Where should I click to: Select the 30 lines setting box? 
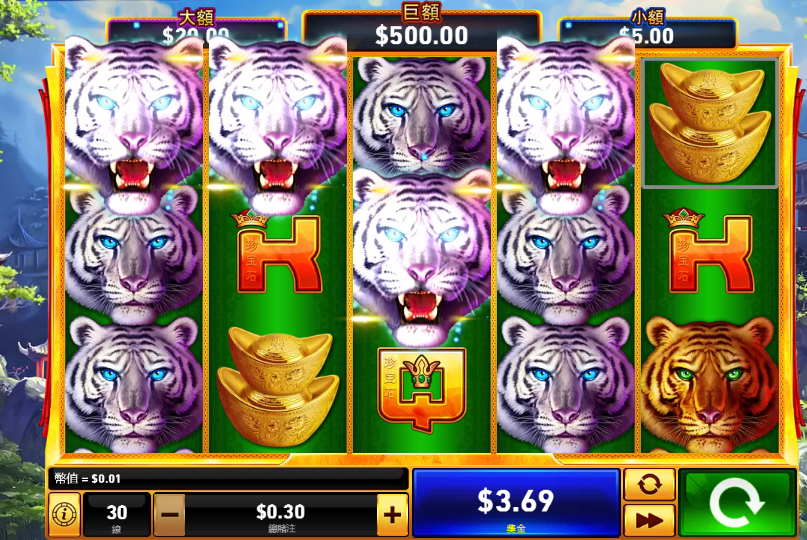point(117,514)
